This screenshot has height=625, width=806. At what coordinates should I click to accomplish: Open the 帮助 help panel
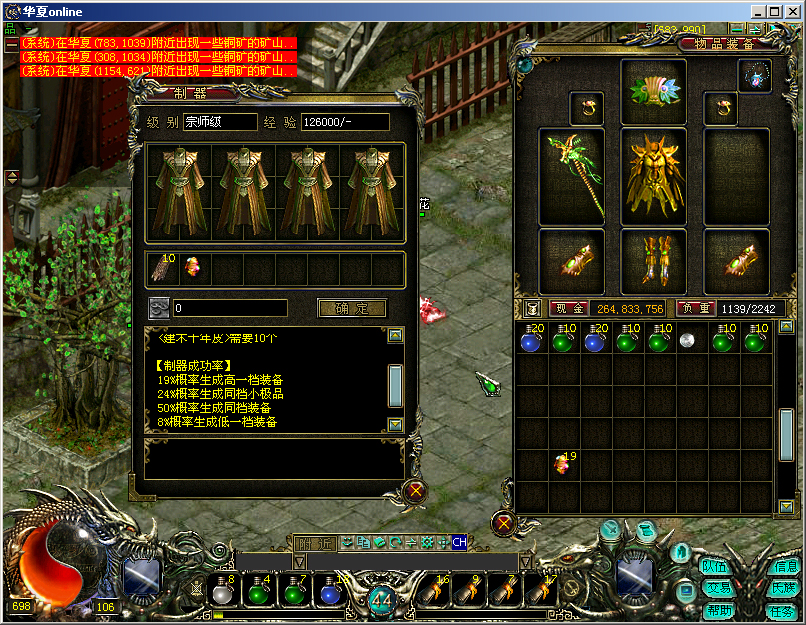coord(718,610)
